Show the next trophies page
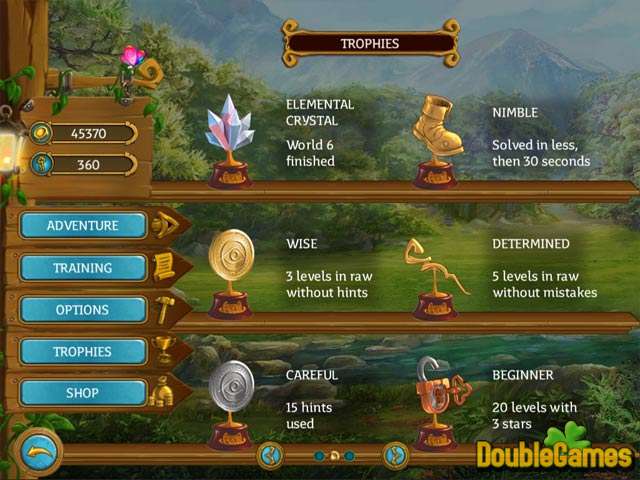This screenshot has height=480, width=640. (396, 455)
